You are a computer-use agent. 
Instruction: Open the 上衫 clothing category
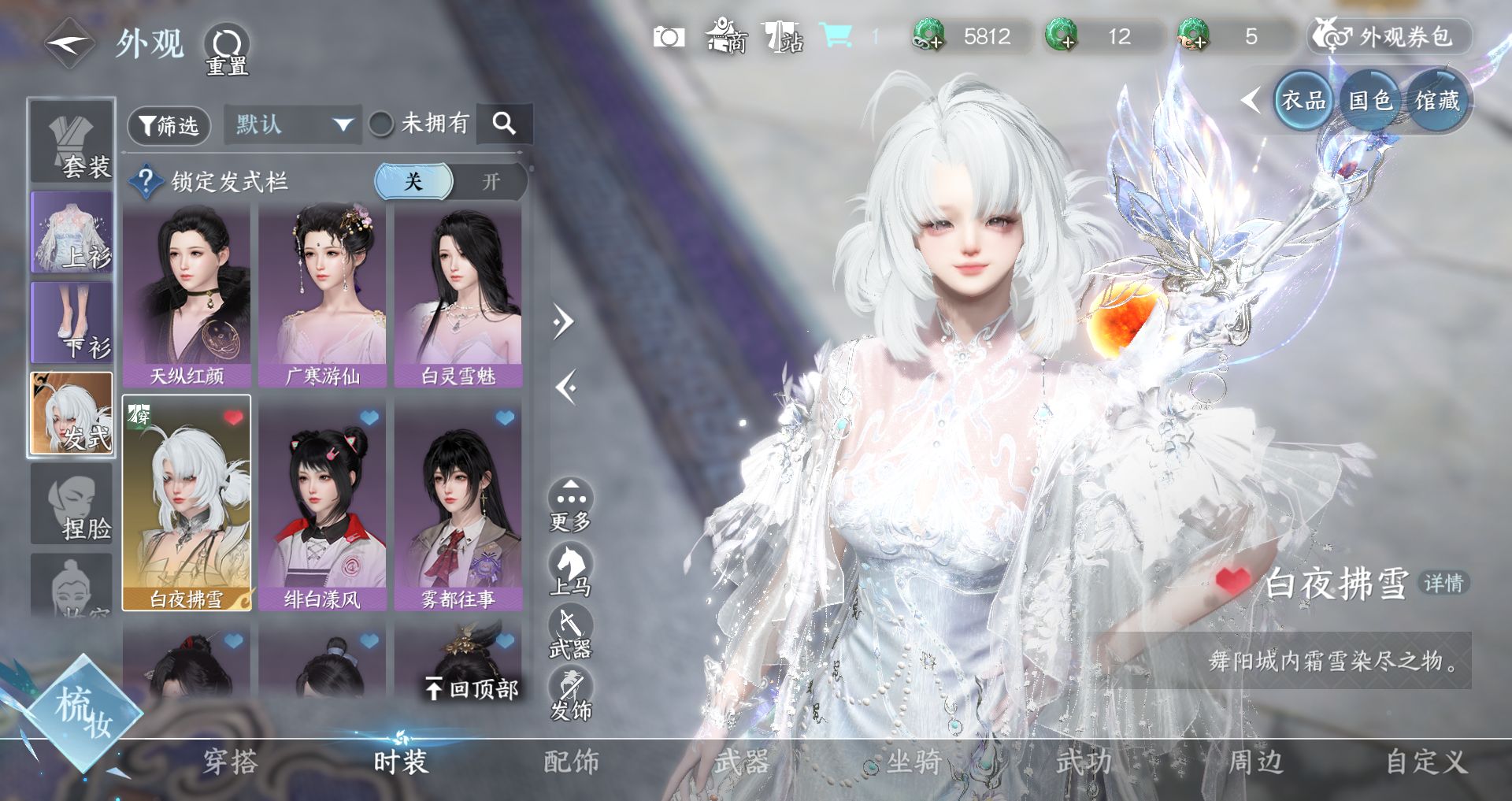(72, 233)
